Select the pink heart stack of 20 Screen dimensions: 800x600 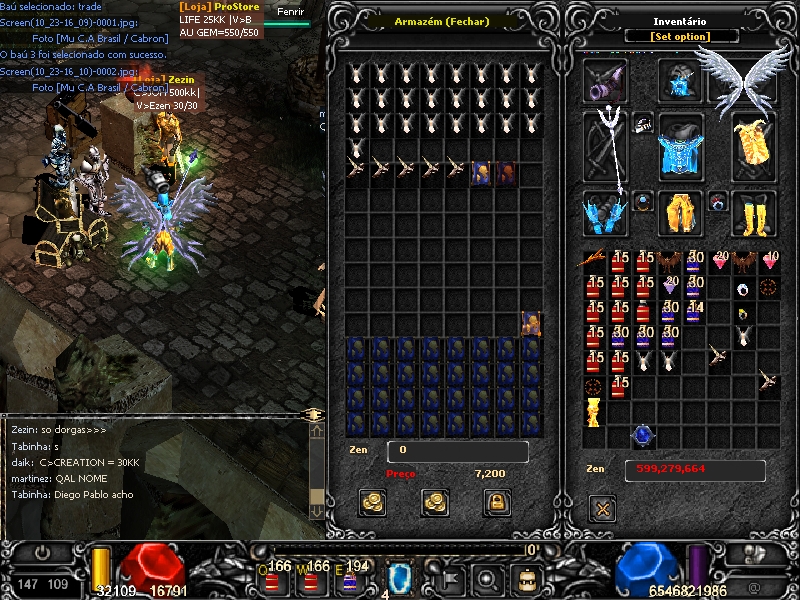(x=719, y=262)
